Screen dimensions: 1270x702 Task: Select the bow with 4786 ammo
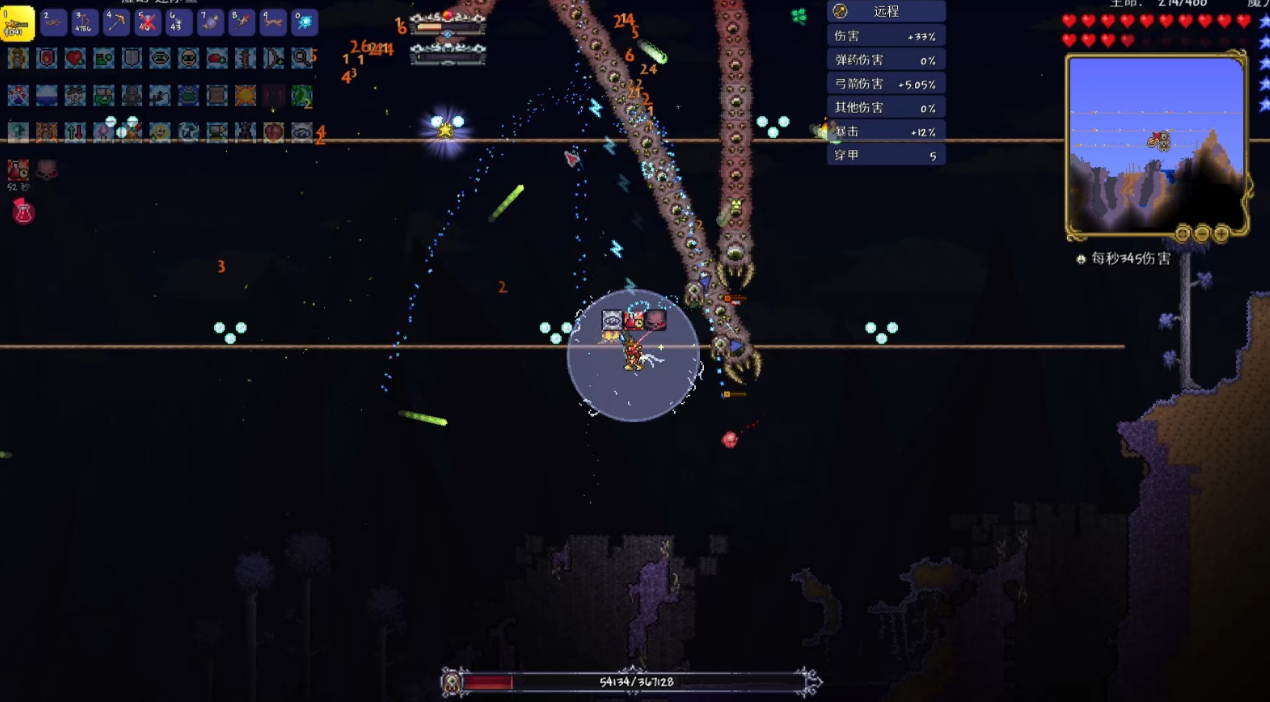point(85,22)
